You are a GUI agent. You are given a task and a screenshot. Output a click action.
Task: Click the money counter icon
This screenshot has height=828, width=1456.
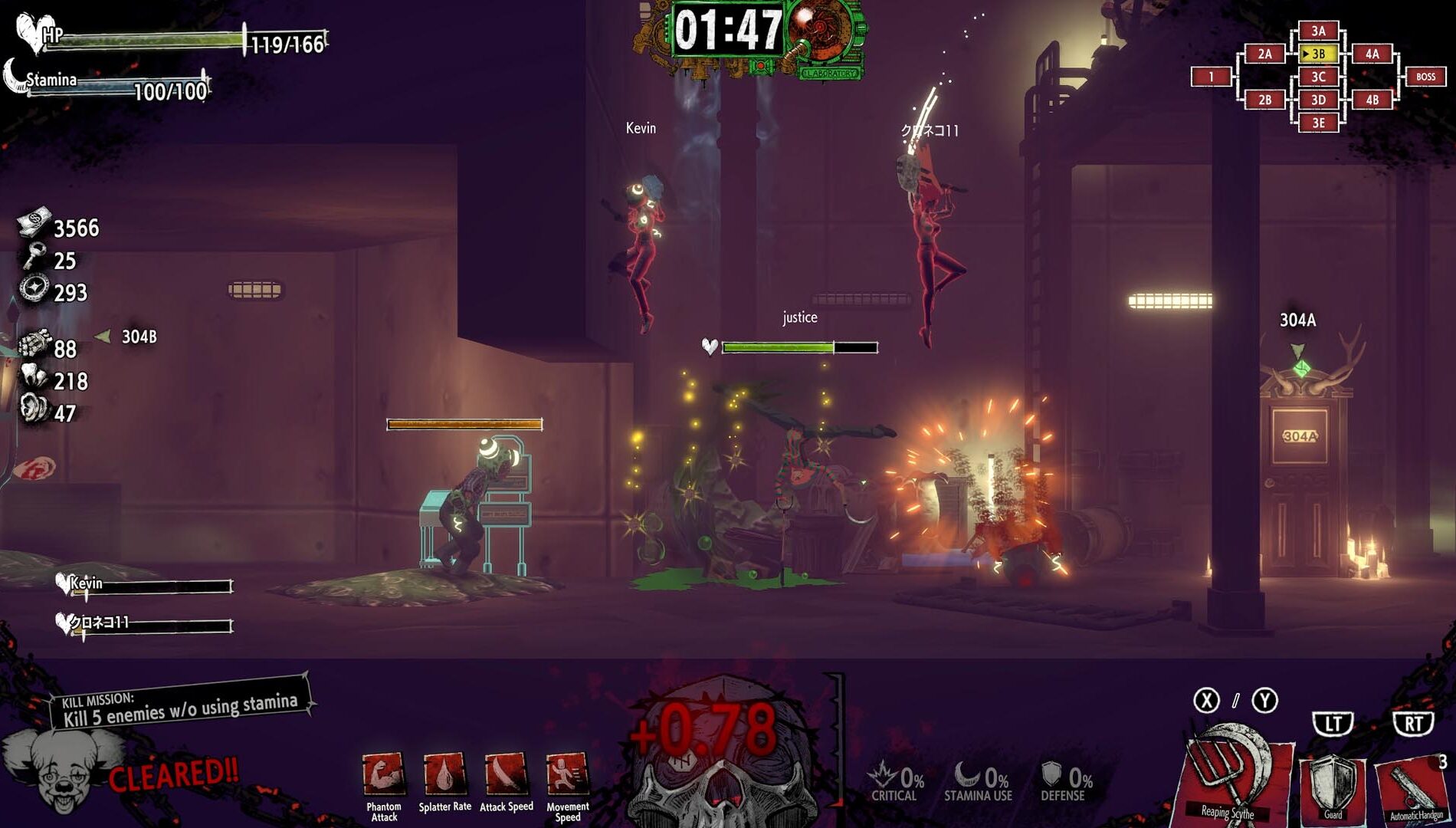pos(34,222)
